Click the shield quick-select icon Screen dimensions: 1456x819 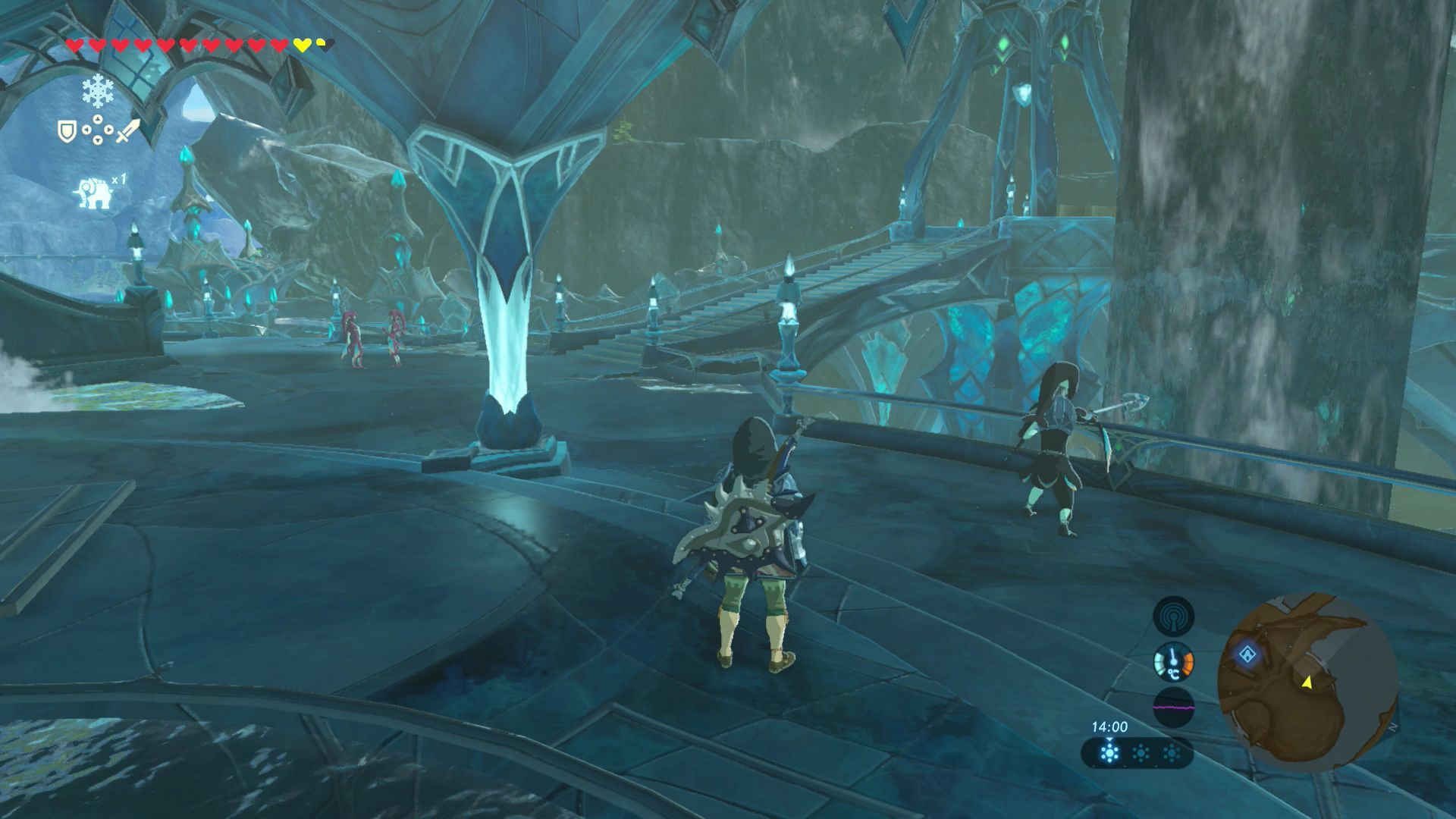(x=66, y=131)
